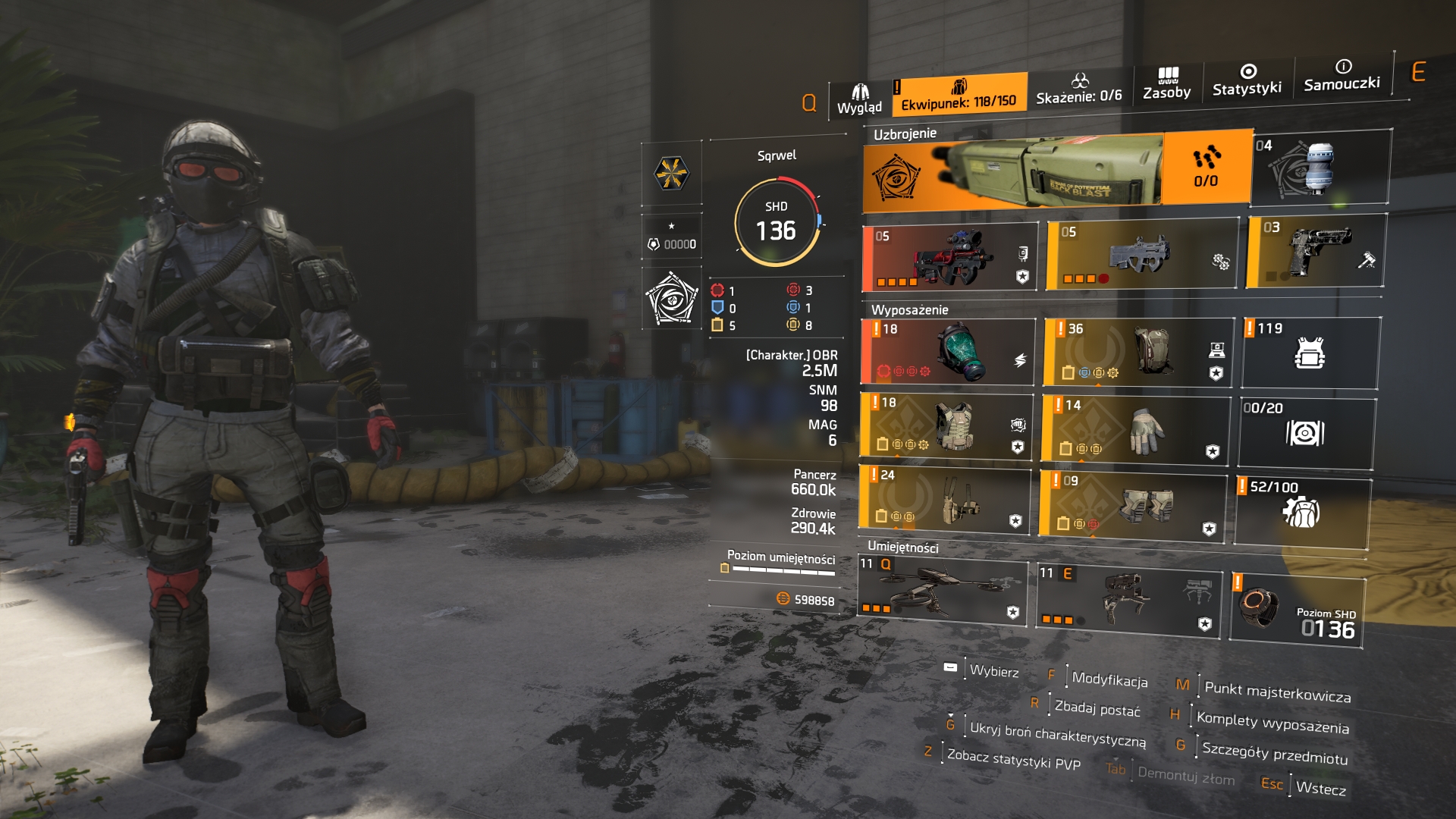
Task: Open the Zasoby tab
Action: [1166, 83]
